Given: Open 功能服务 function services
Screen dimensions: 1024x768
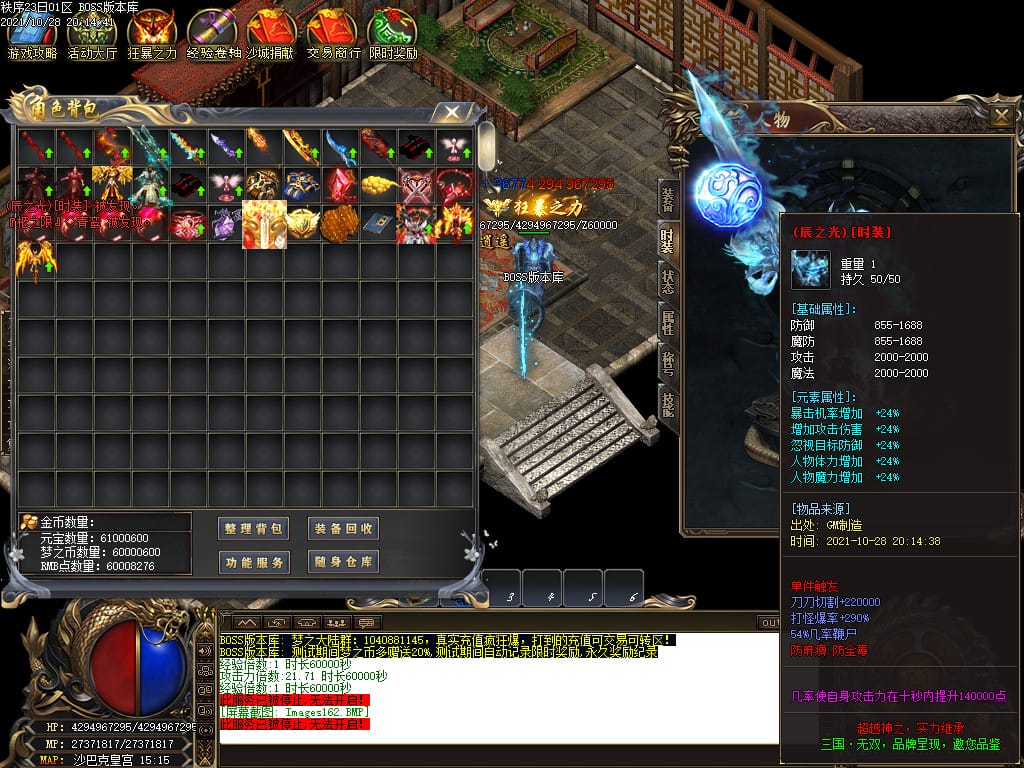Looking at the screenshot, I should tap(254, 562).
